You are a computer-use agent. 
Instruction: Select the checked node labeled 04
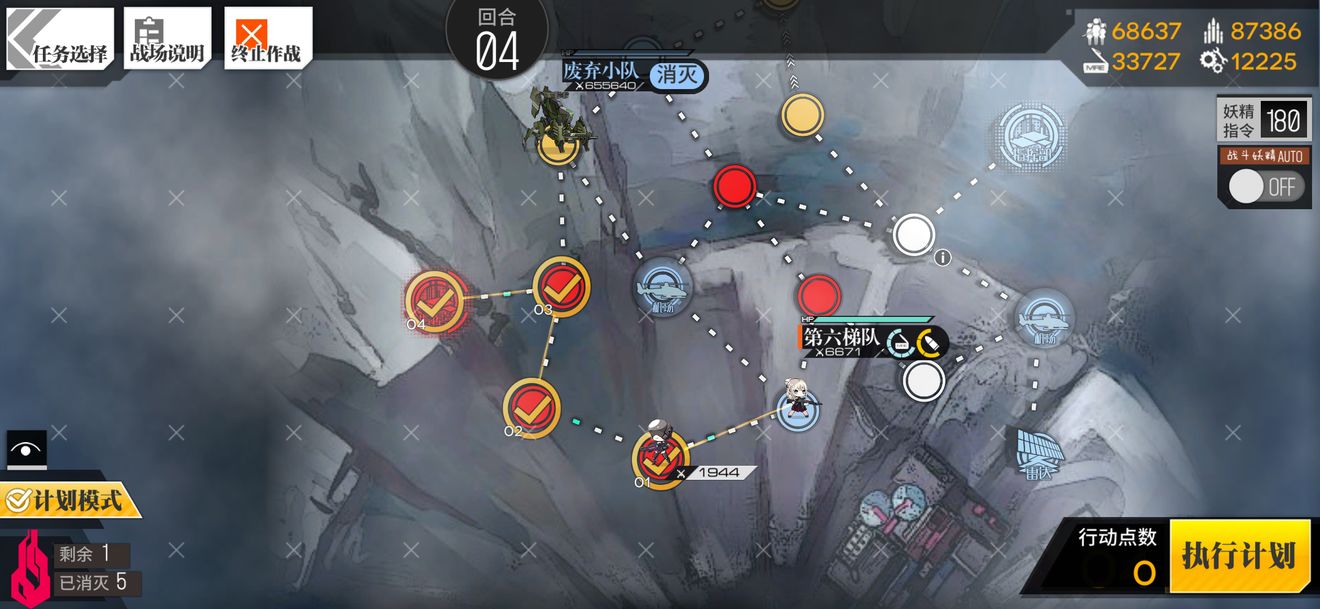point(434,299)
